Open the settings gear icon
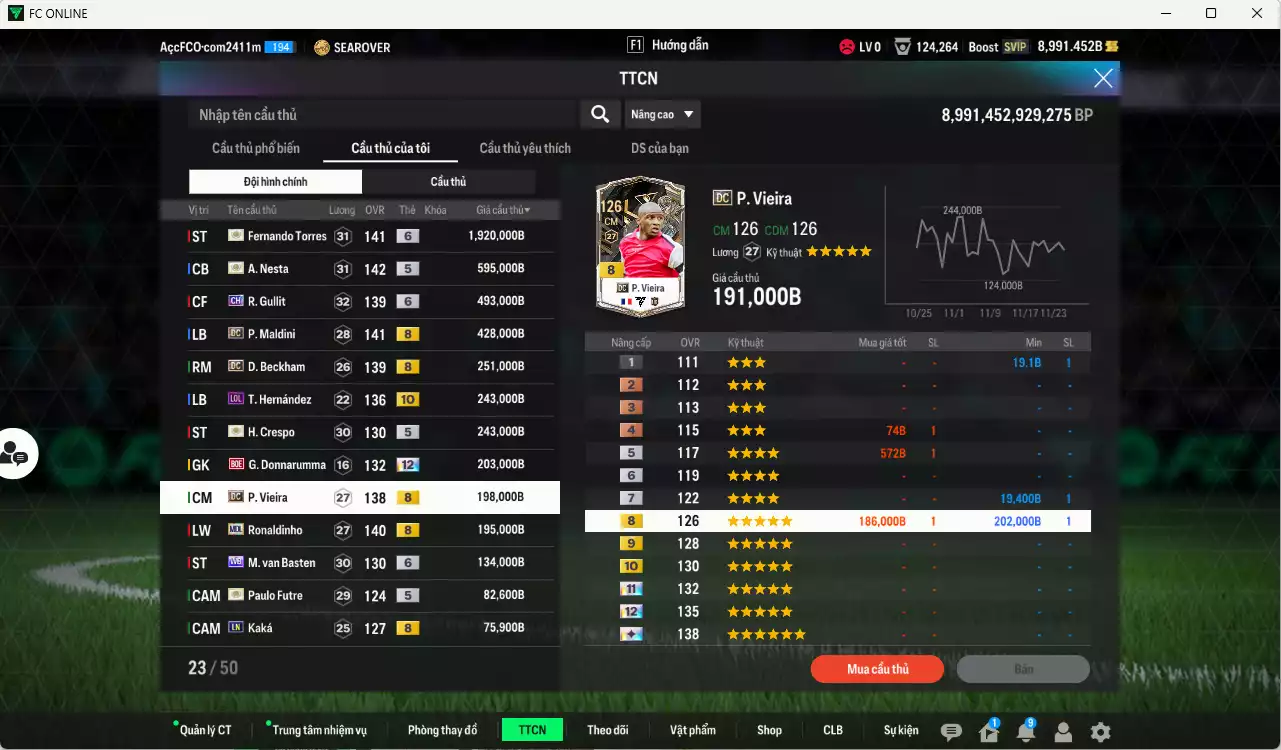This screenshot has height=750, width=1281. (1100, 732)
